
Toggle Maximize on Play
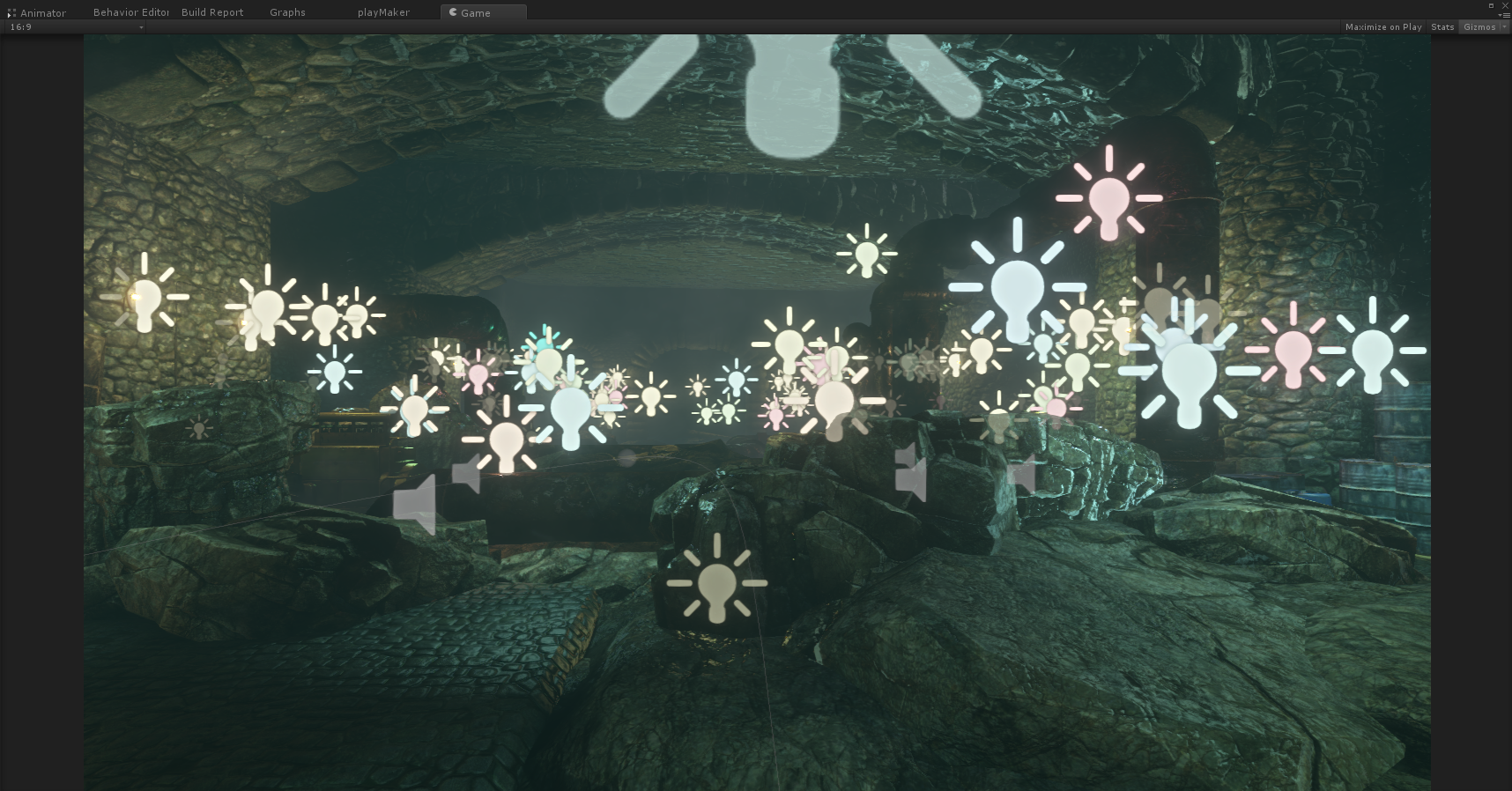click(x=1382, y=27)
